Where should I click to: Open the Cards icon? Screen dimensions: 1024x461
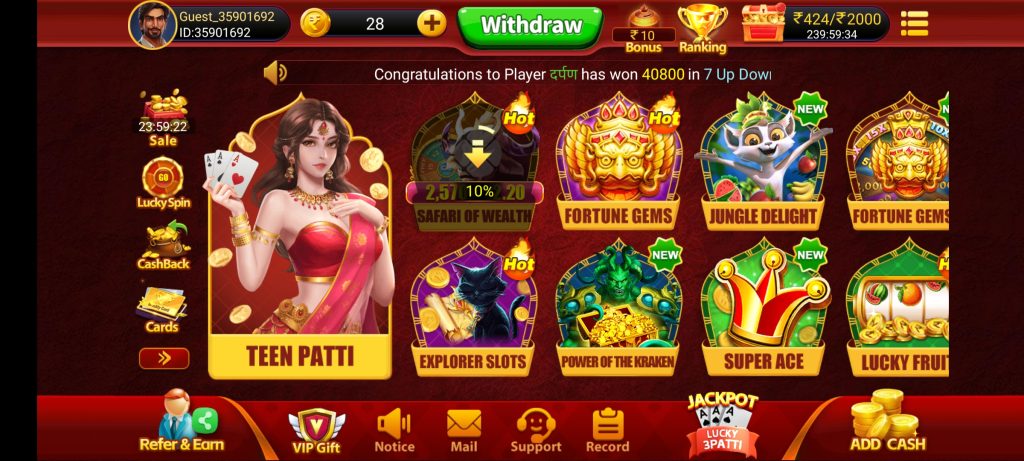162,310
